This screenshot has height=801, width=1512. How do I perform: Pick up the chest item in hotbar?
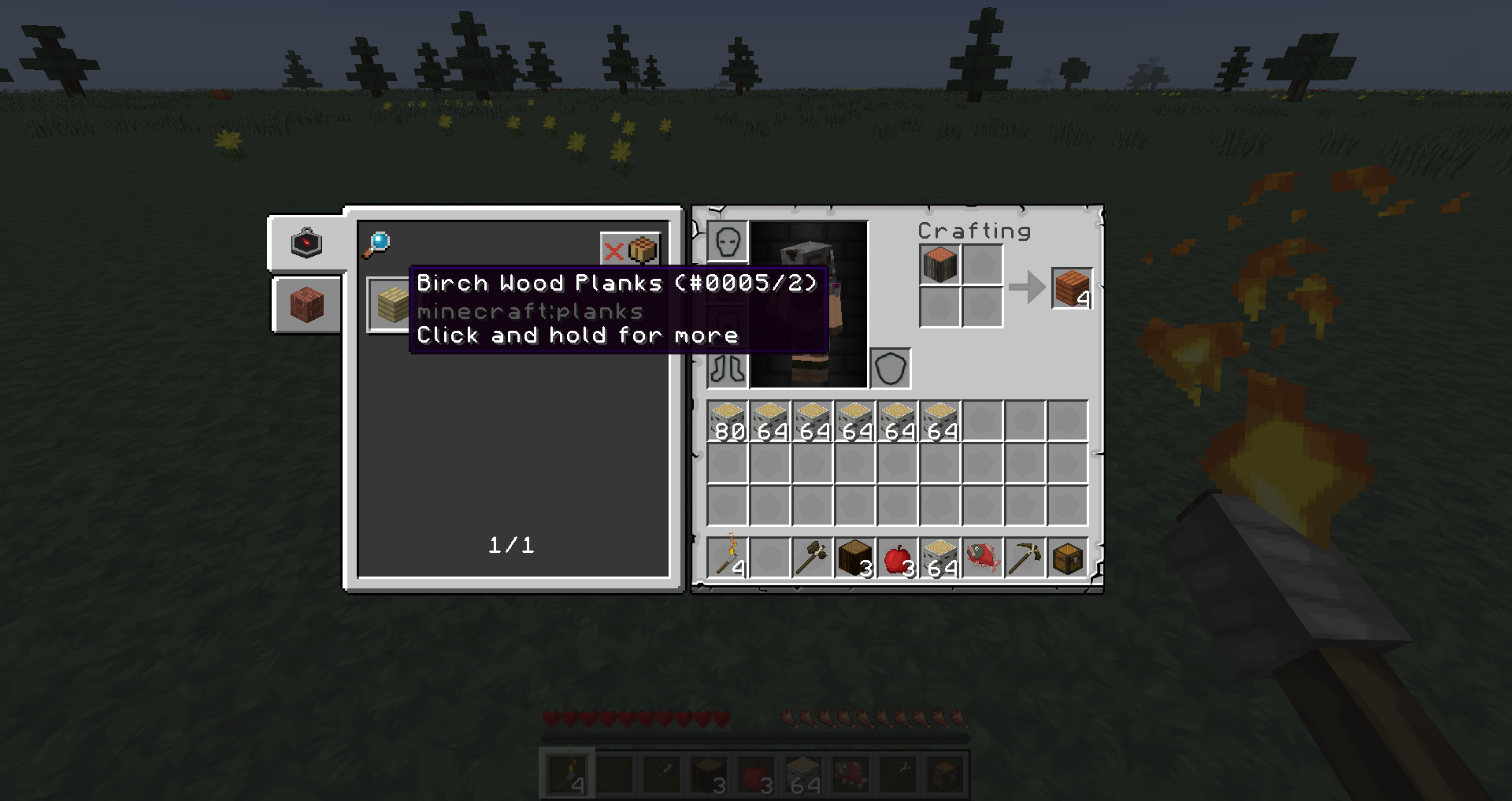[1067, 558]
